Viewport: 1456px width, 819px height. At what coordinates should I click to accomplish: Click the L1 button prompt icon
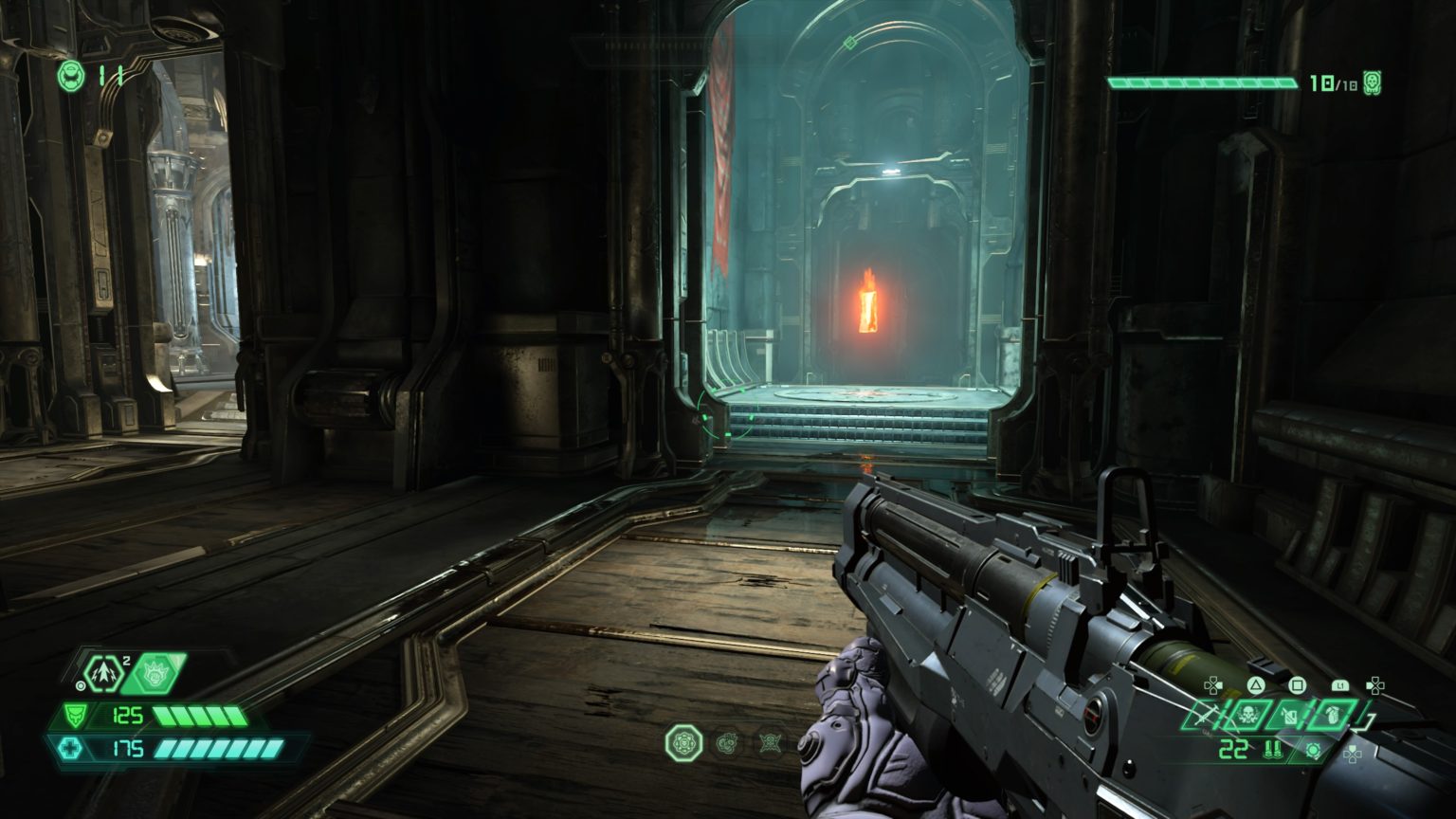(1341, 685)
